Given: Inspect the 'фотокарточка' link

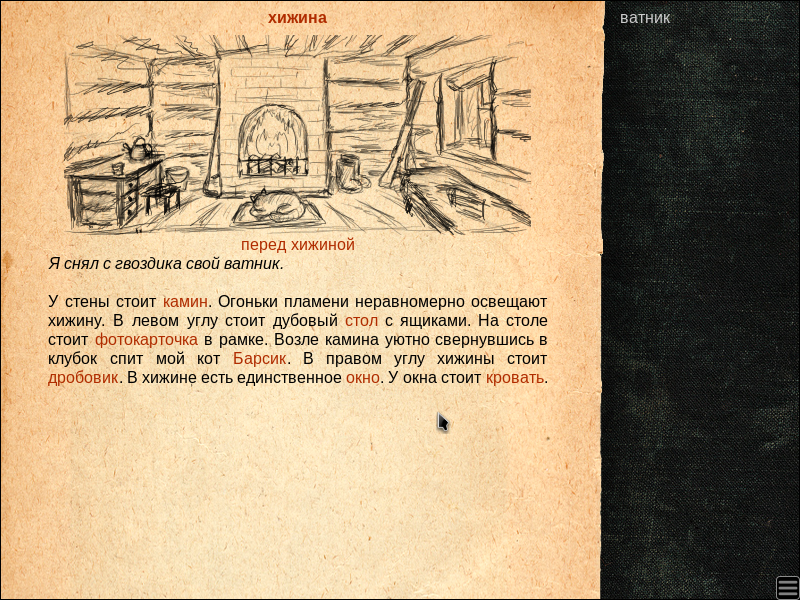Looking at the screenshot, I should pos(146,340).
